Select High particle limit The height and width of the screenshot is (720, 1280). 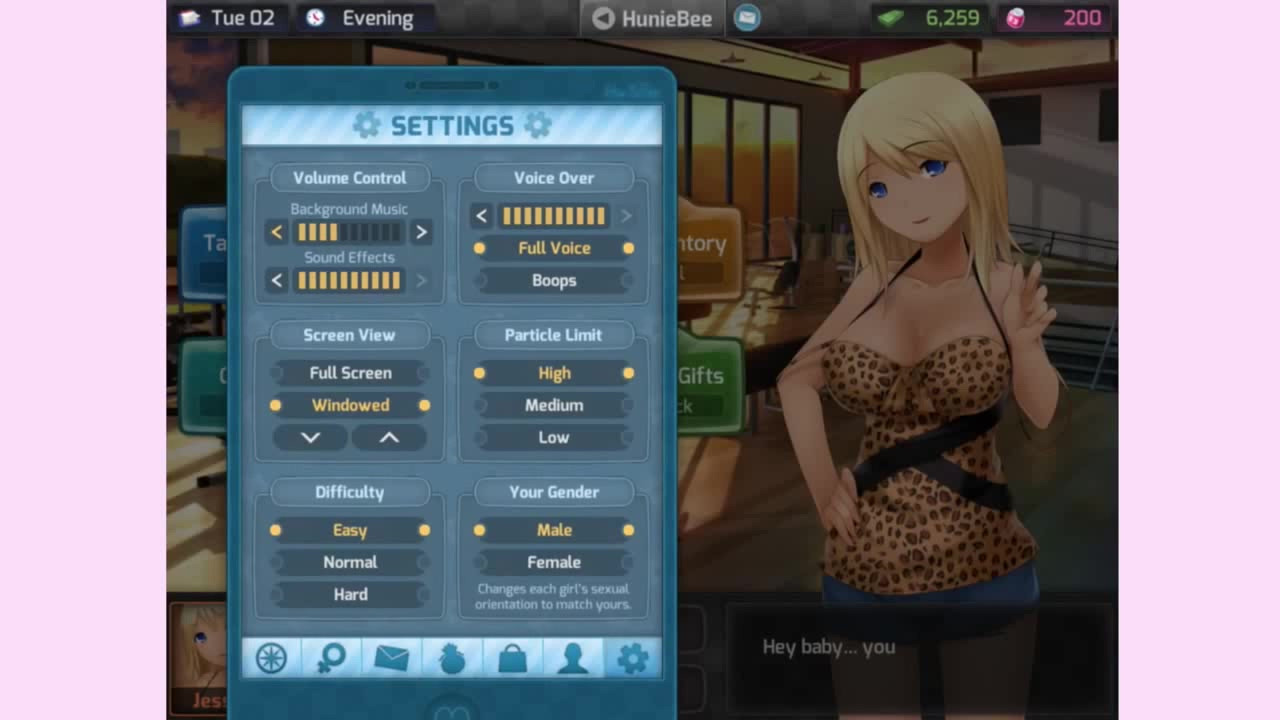point(554,373)
